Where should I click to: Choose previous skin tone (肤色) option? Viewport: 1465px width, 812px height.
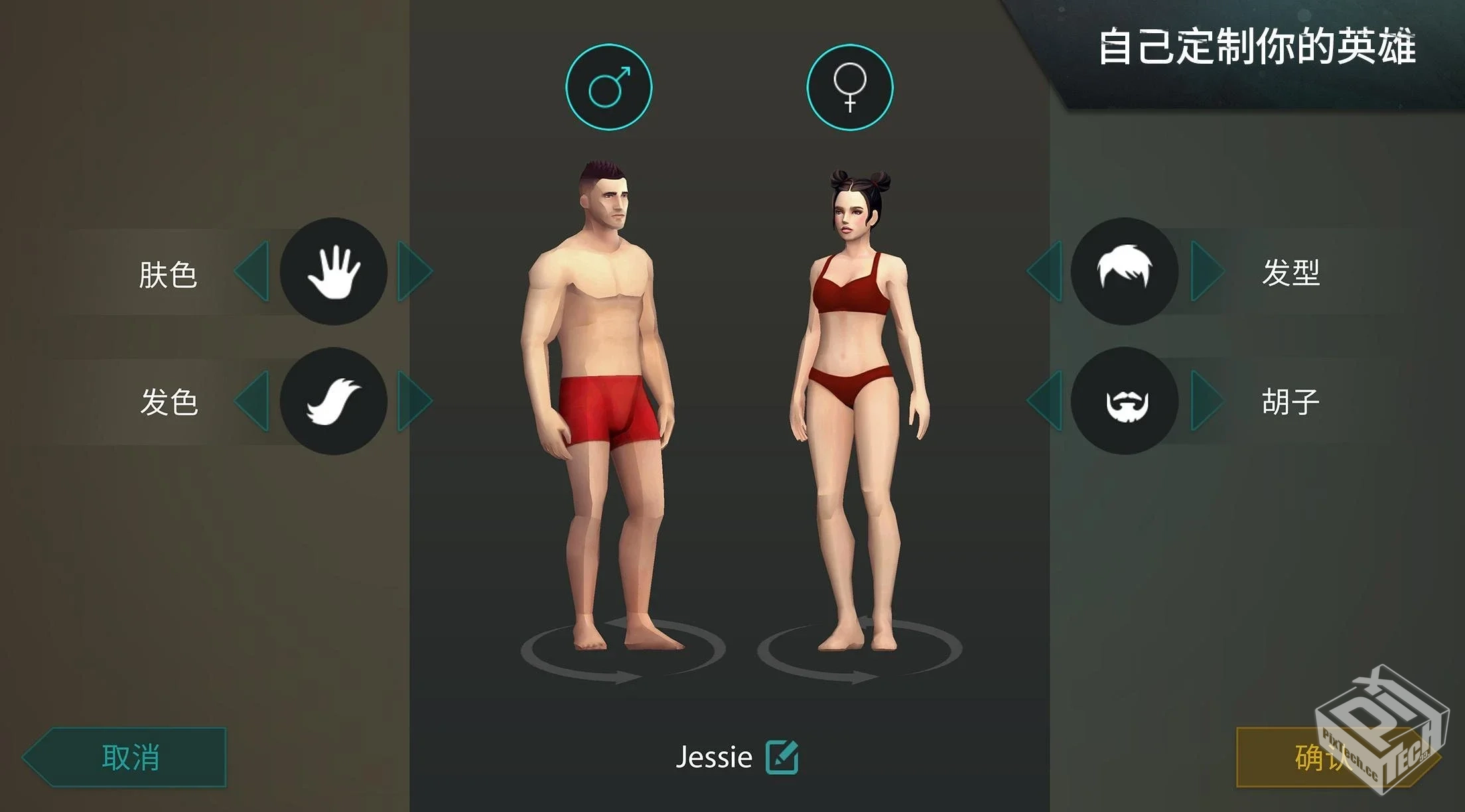253,271
